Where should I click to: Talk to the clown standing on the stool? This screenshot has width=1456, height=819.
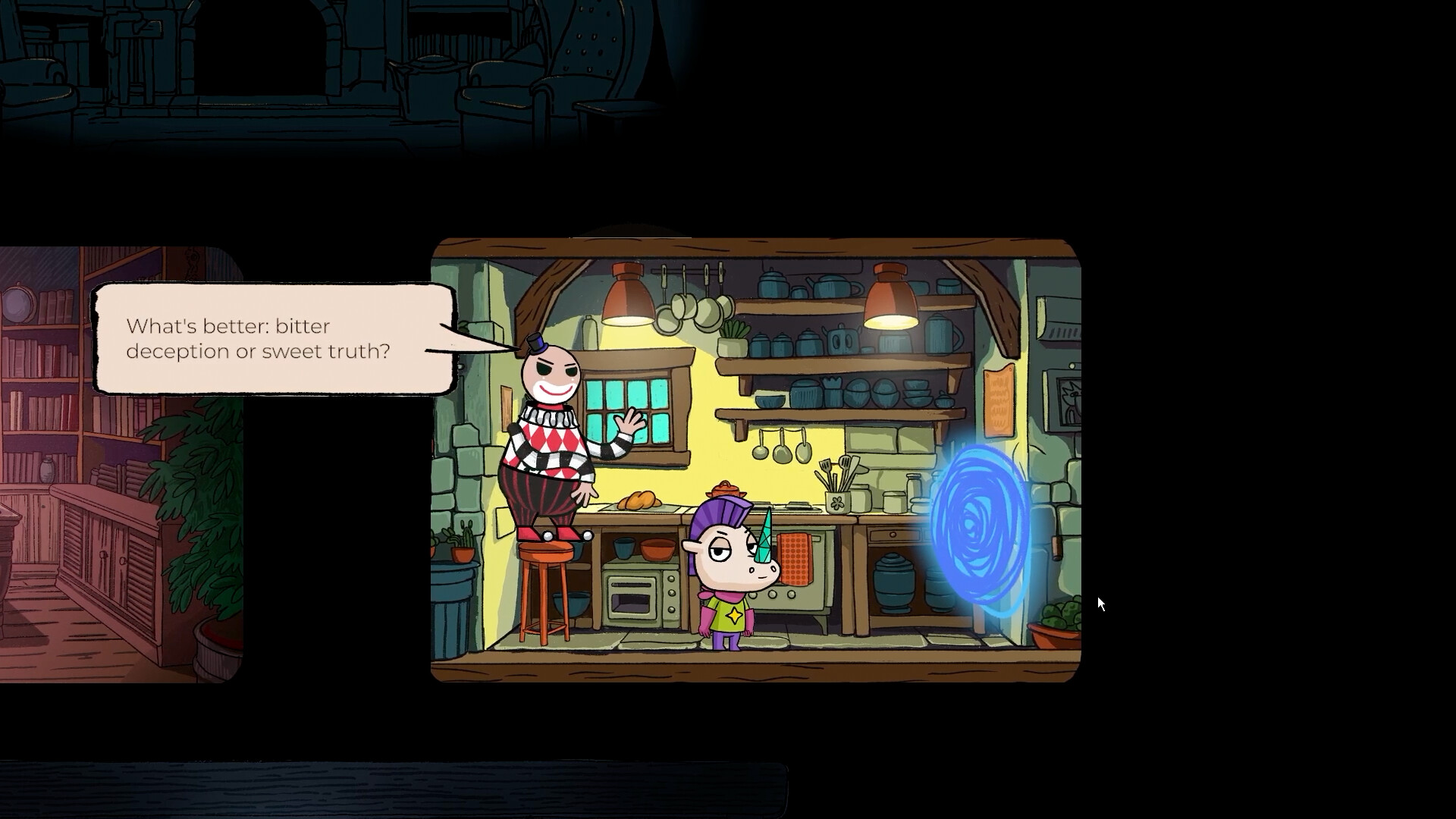point(550,432)
